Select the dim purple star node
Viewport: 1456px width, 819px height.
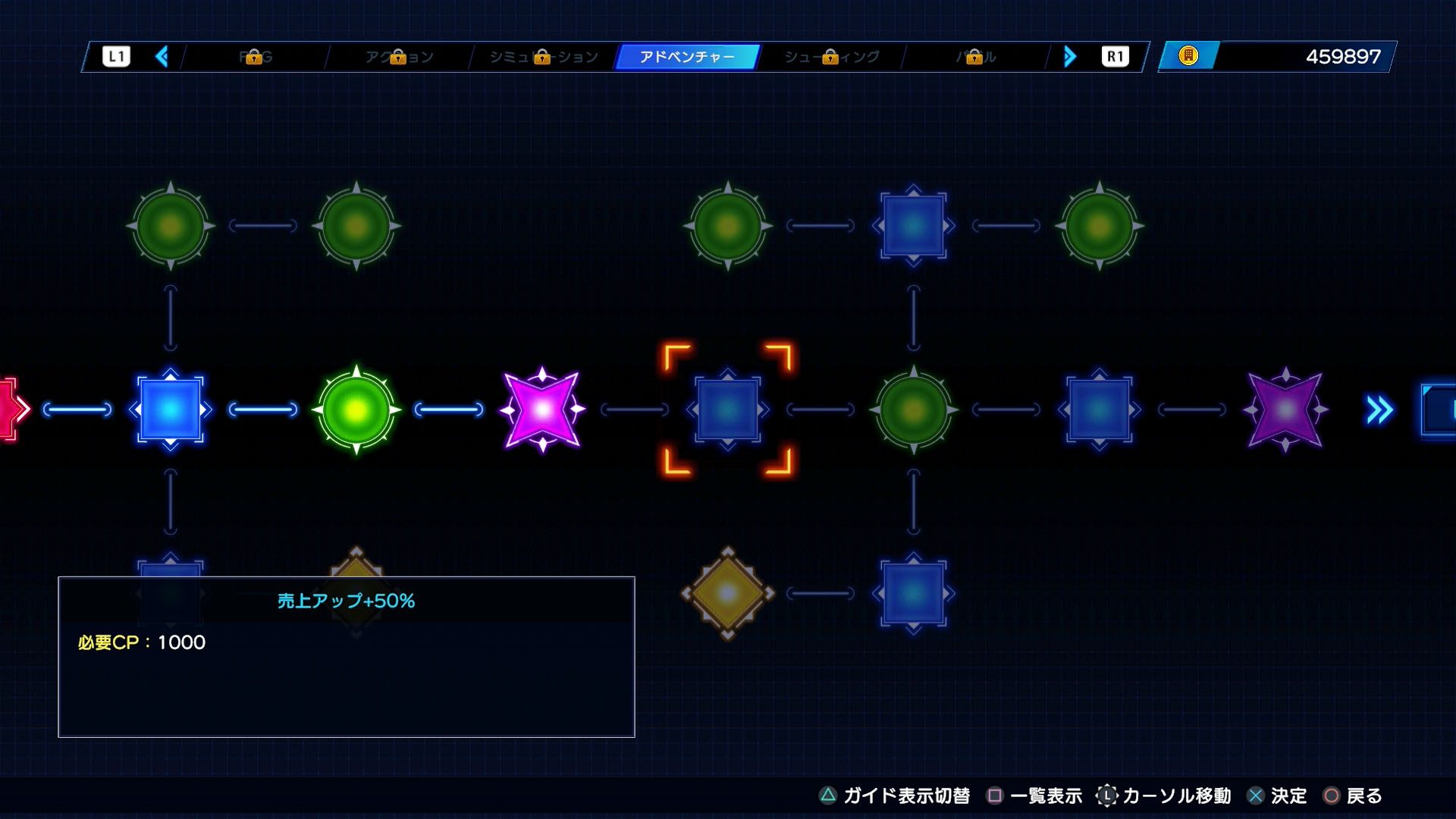click(x=1285, y=409)
